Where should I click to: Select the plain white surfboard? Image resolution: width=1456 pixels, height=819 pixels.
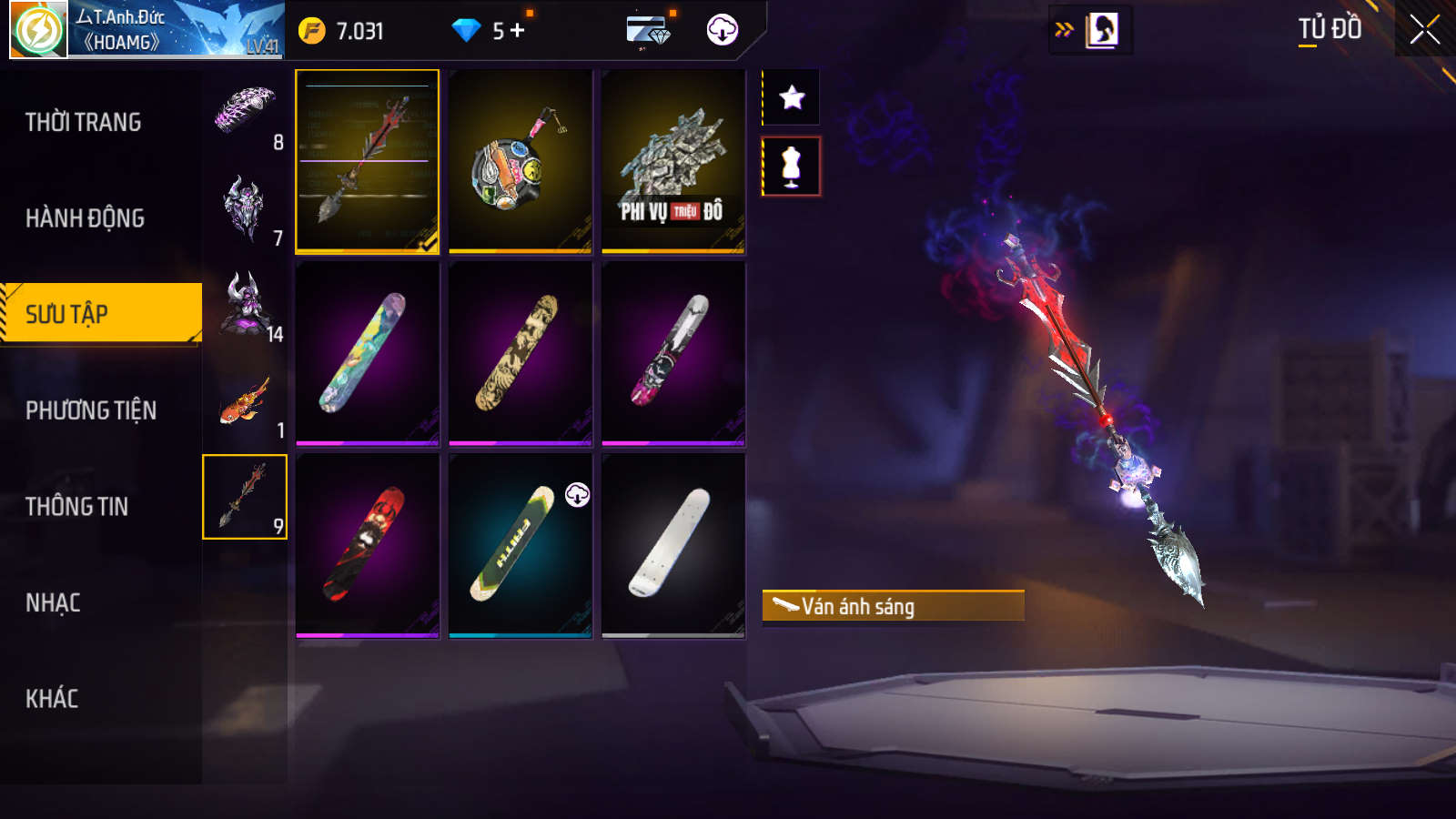(673, 544)
